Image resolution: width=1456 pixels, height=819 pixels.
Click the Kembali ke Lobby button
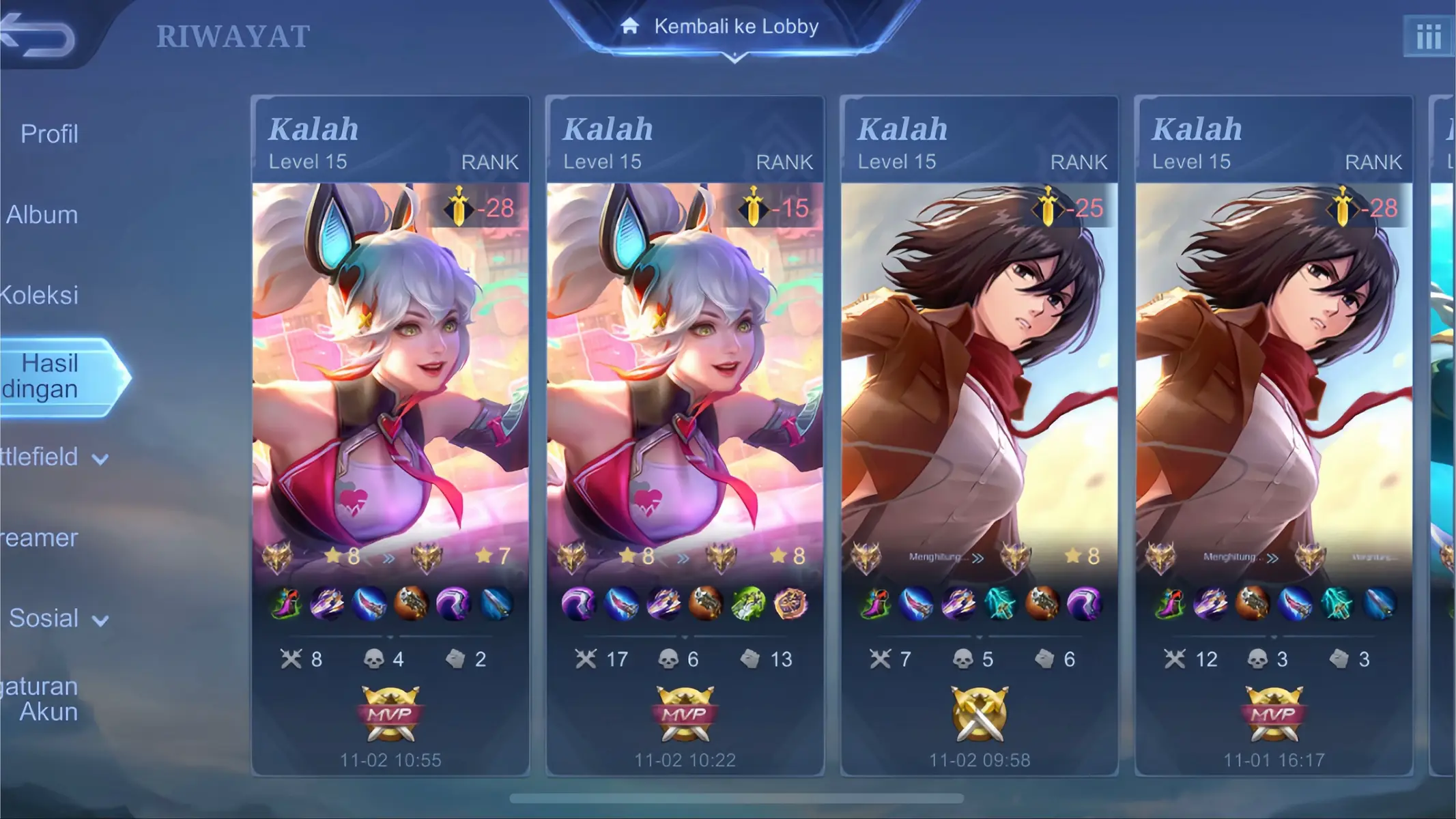(736, 27)
